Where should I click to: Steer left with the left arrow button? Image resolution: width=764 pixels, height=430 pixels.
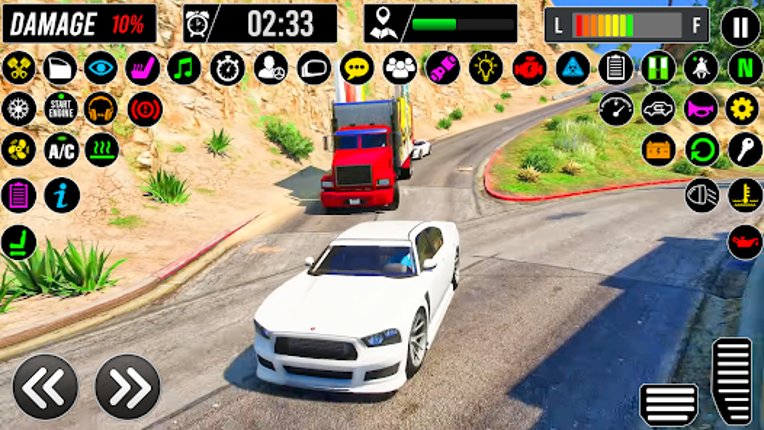coord(45,386)
